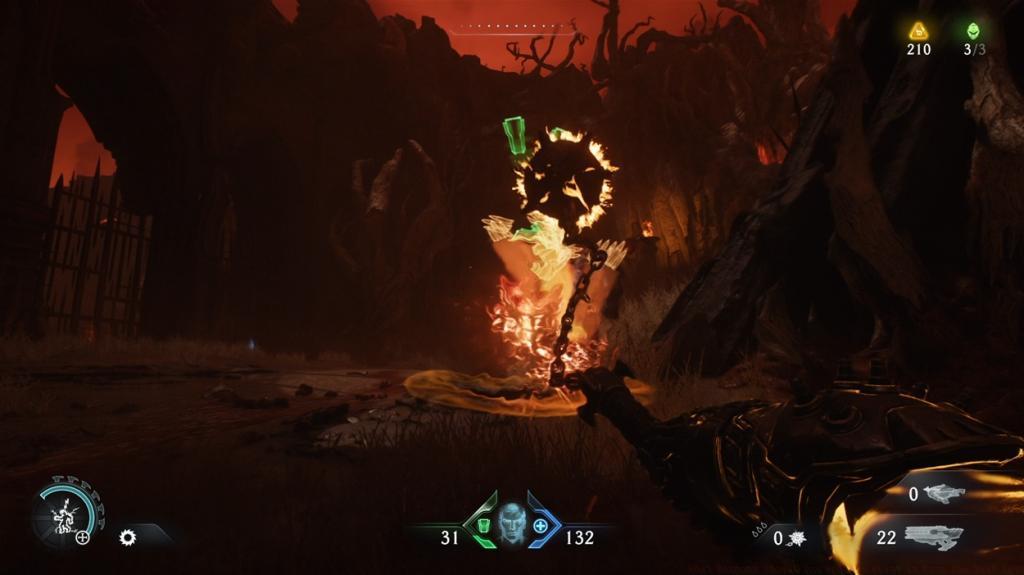Image resolution: width=1024 pixels, height=575 pixels.
Task: Click the white sawblade gear icon
Action: click(x=127, y=537)
